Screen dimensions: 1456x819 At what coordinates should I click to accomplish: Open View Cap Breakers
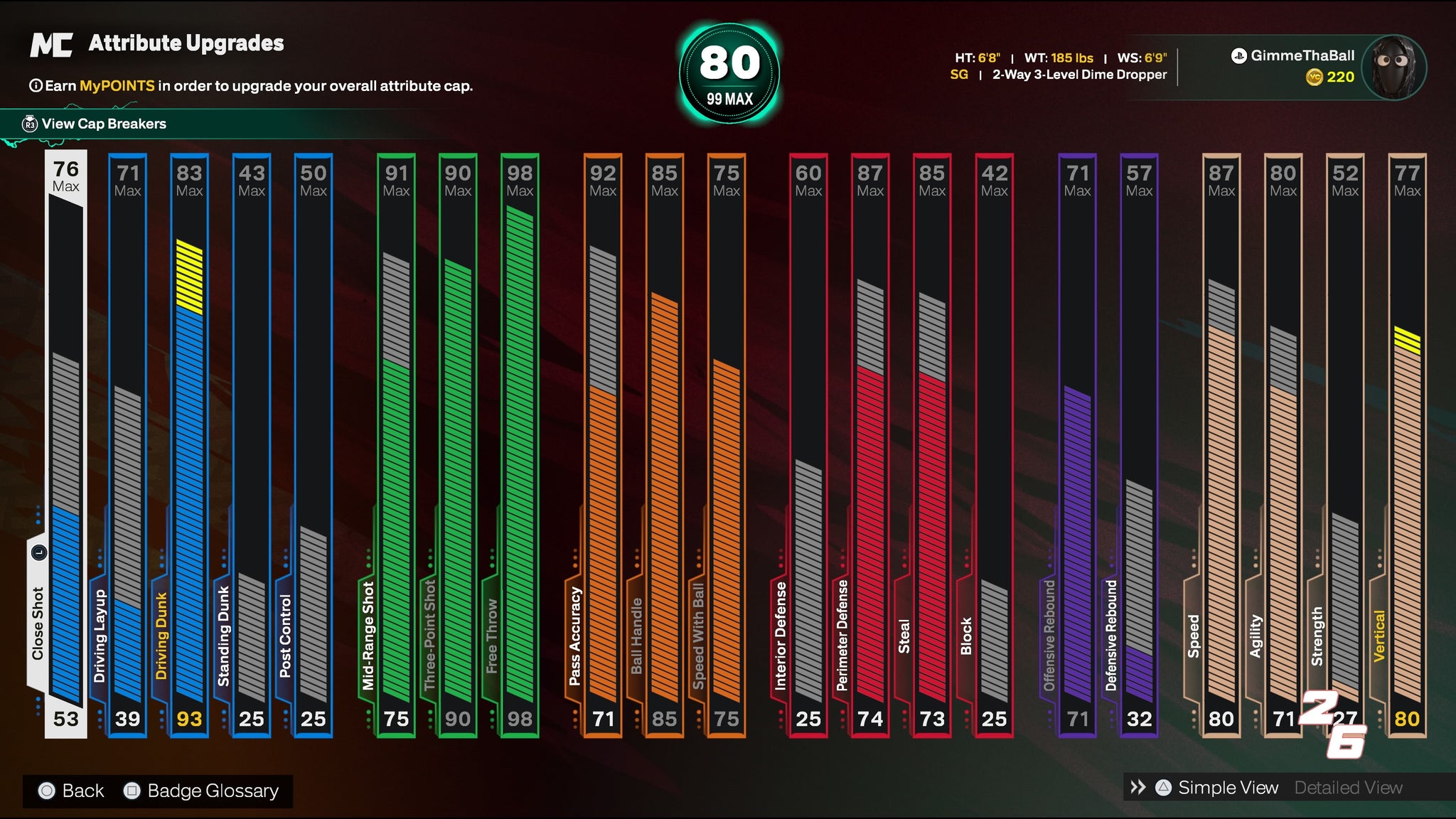[103, 124]
